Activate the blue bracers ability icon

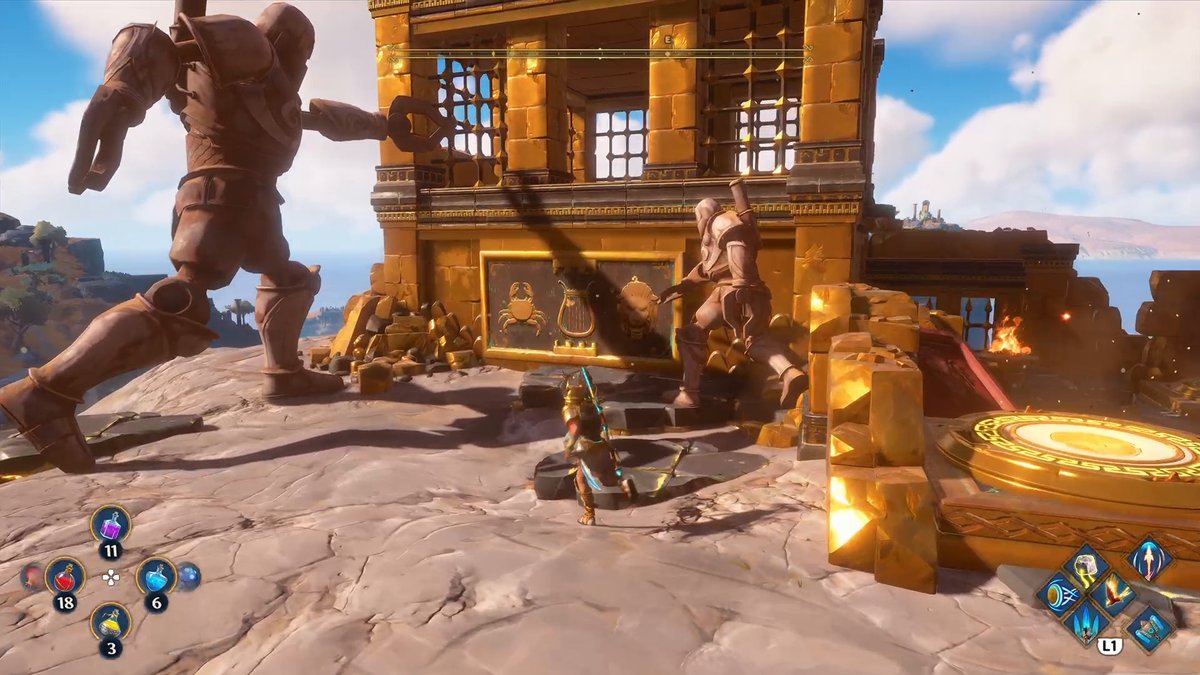point(1148,629)
